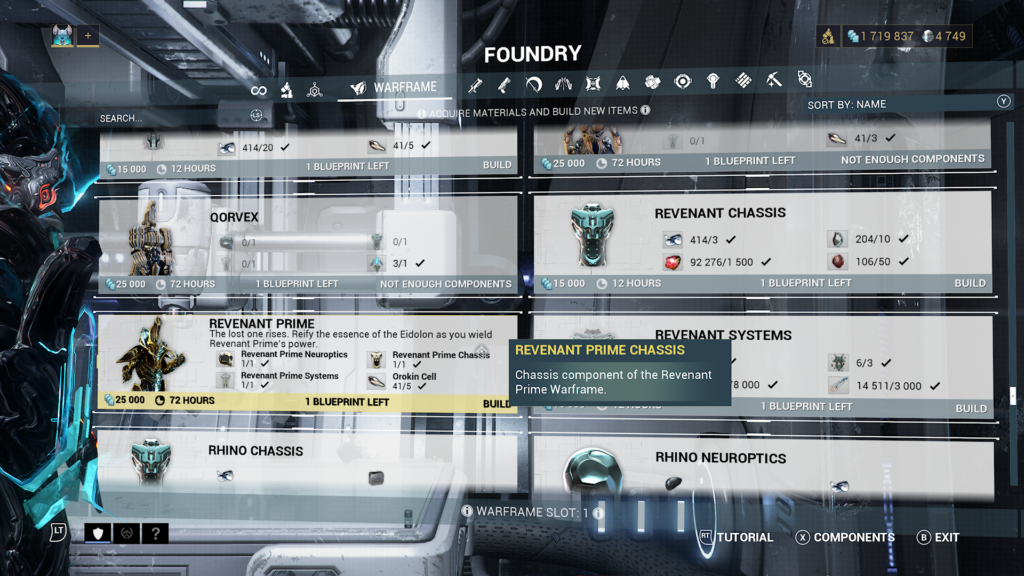Select the Orokin Cell requirement icon
This screenshot has width=1024, height=576.
[x=377, y=381]
